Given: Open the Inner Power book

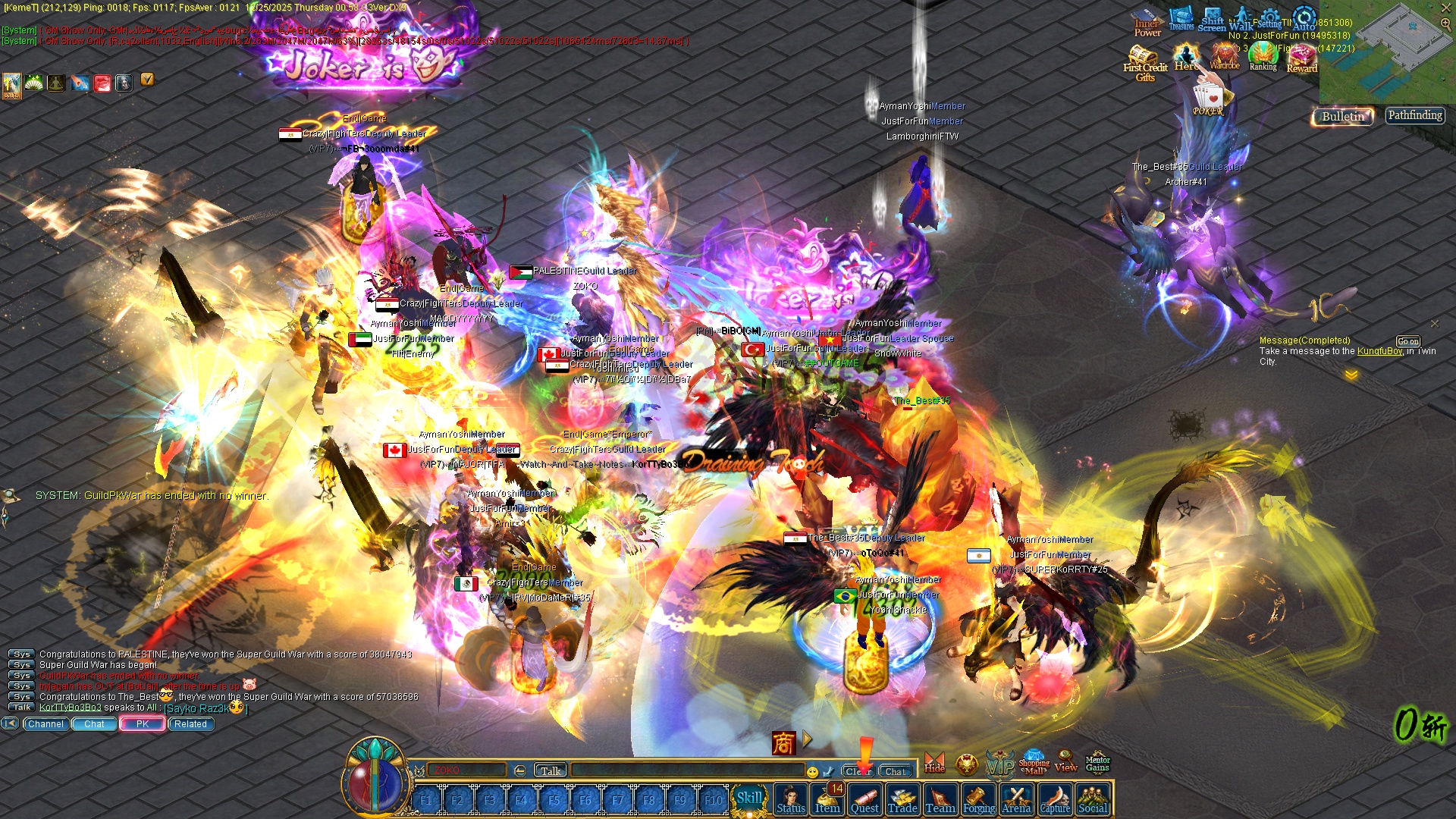Looking at the screenshot, I should (1147, 23).
